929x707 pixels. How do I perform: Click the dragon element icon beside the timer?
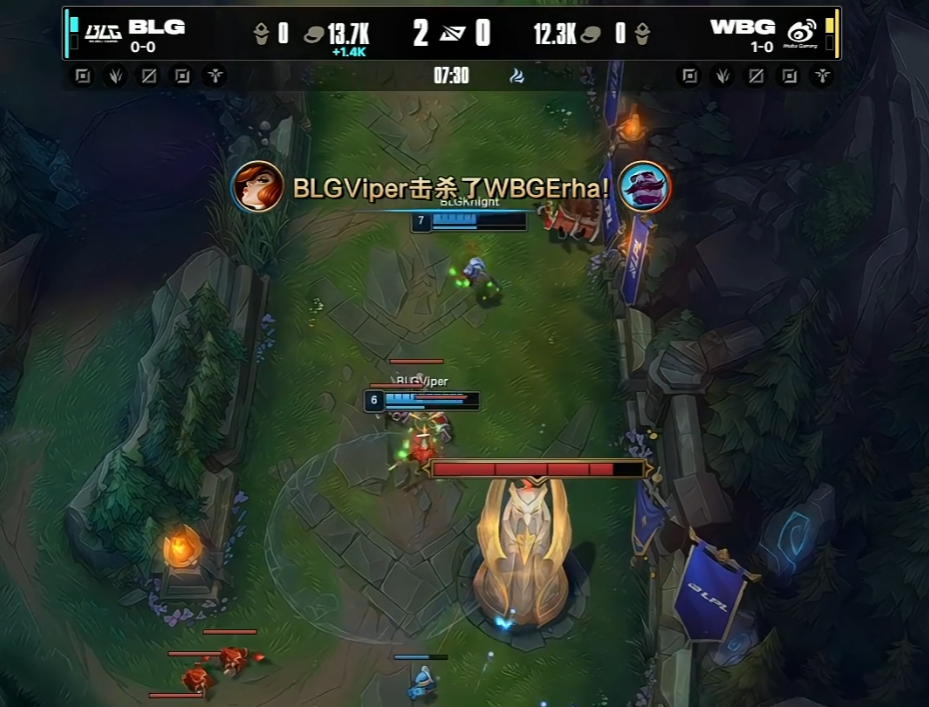point(515,75)
